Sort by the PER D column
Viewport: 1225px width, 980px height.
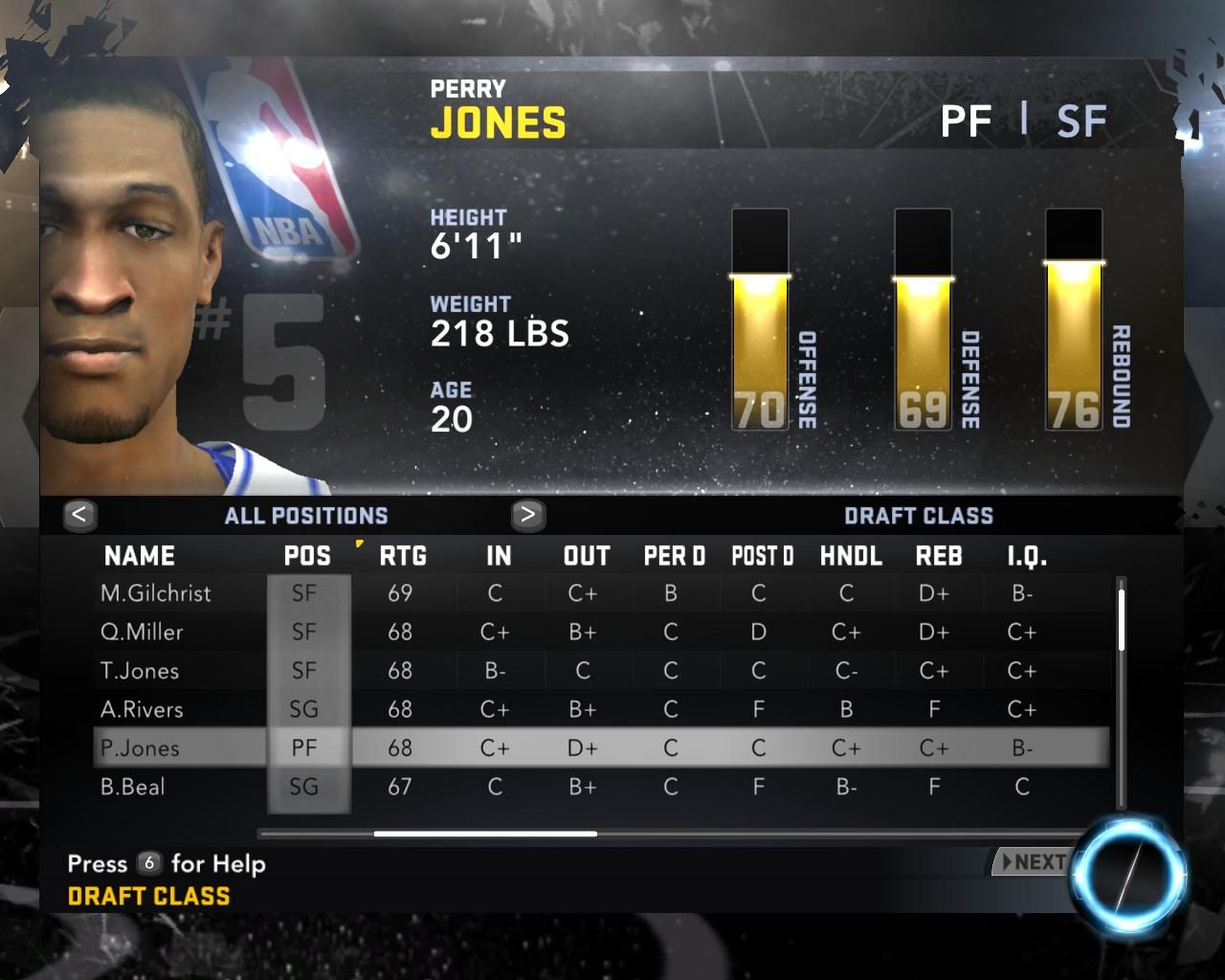click(674, 556)
